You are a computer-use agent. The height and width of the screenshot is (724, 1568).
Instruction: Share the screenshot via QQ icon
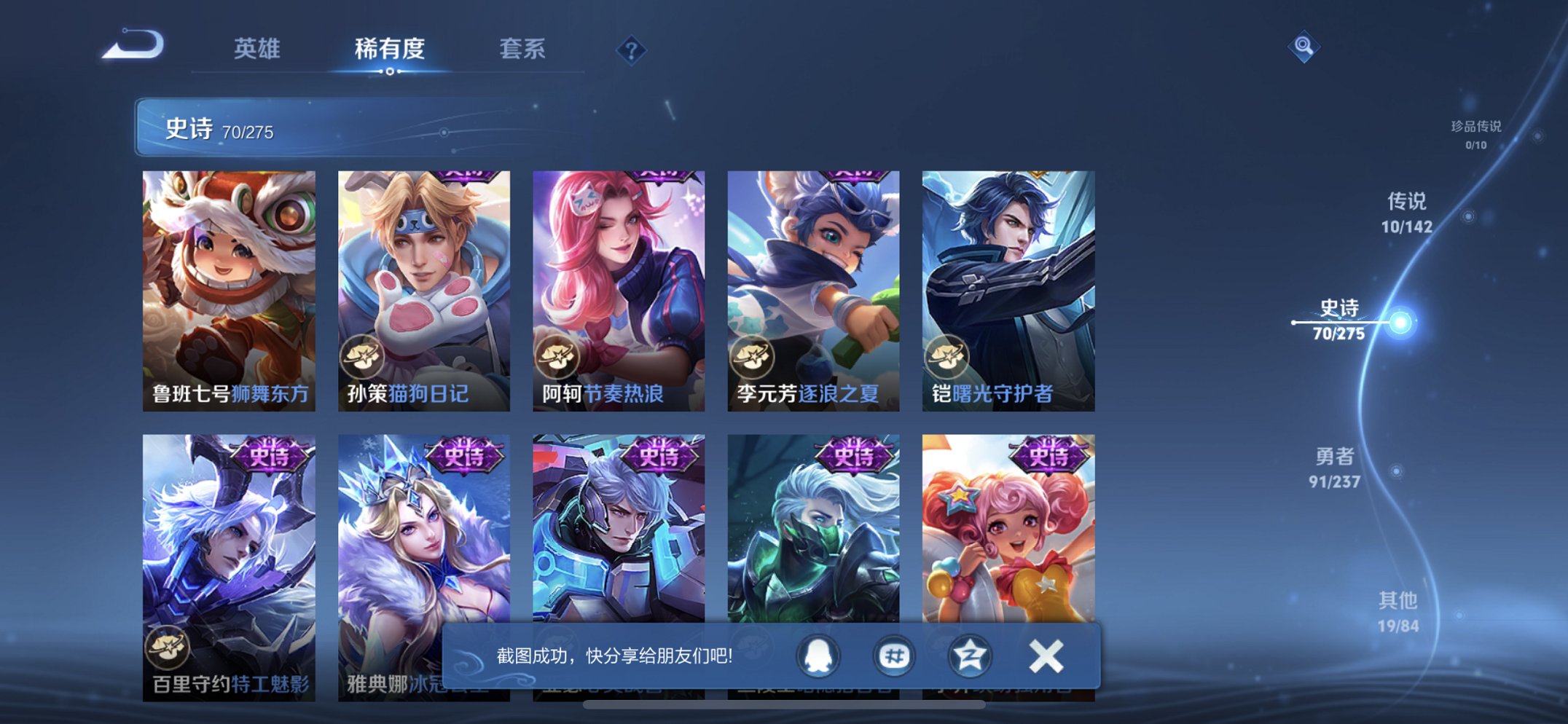pyautogui.click(x=818, y=655)
